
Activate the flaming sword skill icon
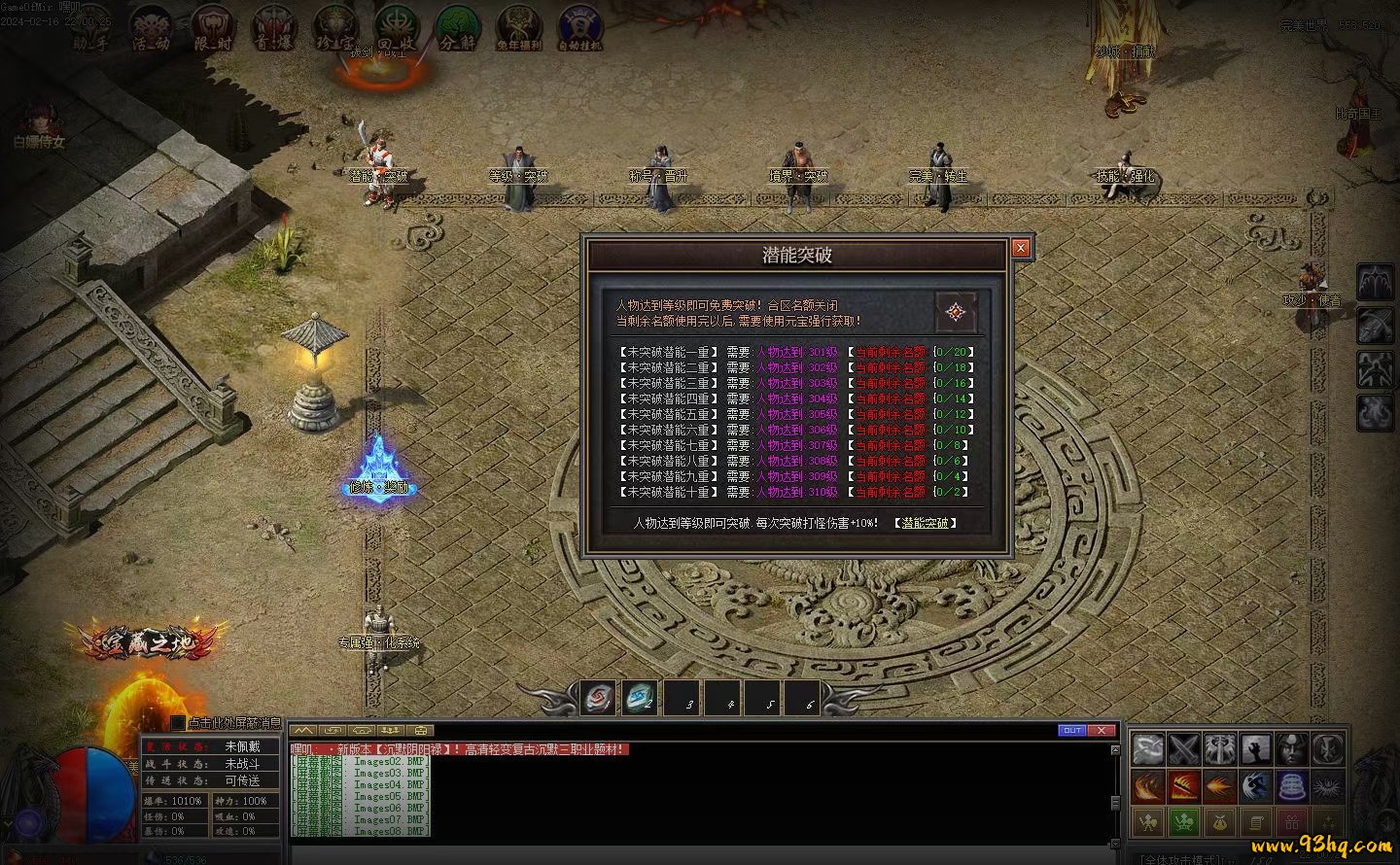click(1184, 785)
